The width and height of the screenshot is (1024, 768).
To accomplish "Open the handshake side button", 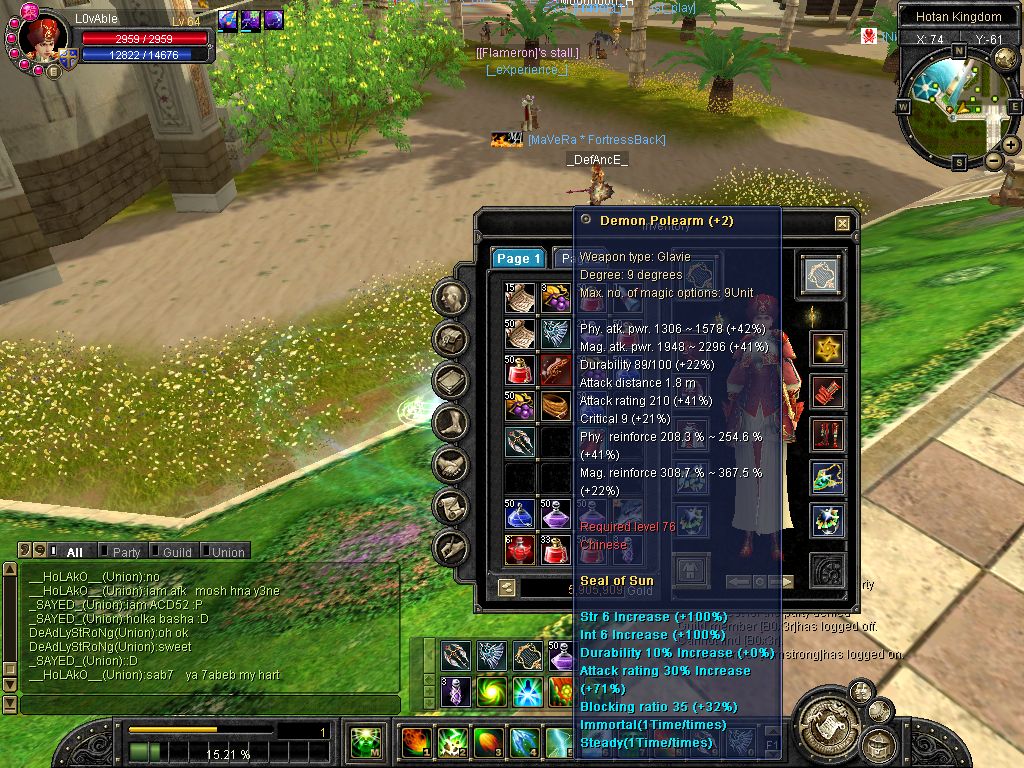I will pos(452,465).
